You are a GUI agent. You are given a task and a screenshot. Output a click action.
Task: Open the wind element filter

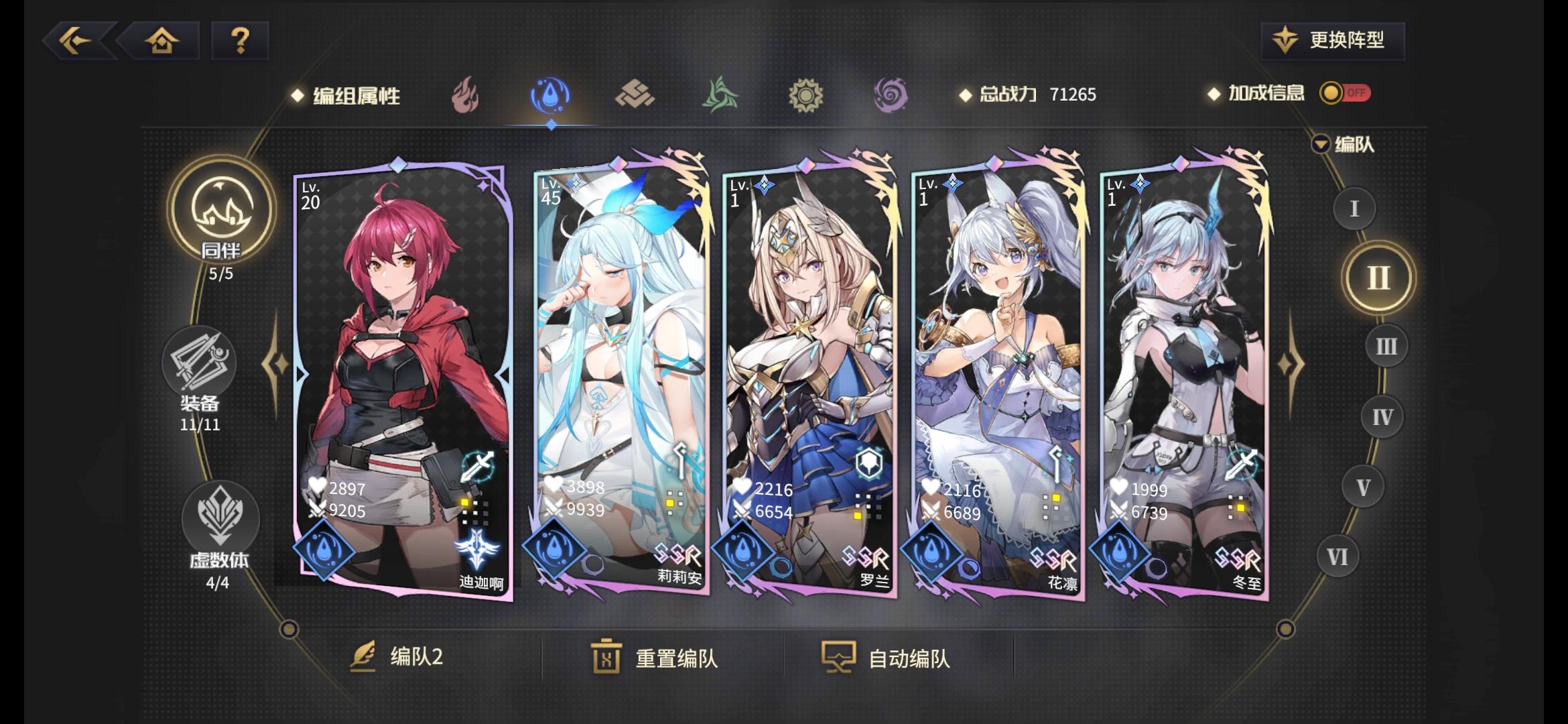coord(721,95)
